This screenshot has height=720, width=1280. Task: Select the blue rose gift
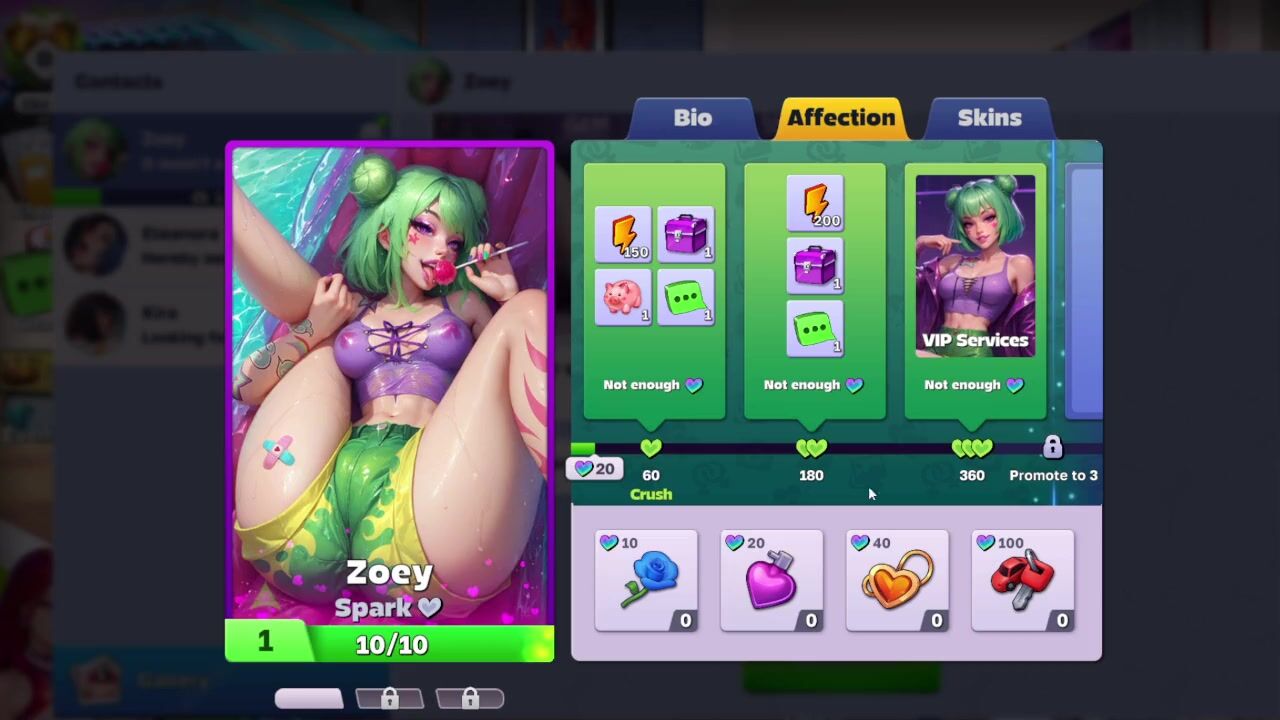point(646,581)
